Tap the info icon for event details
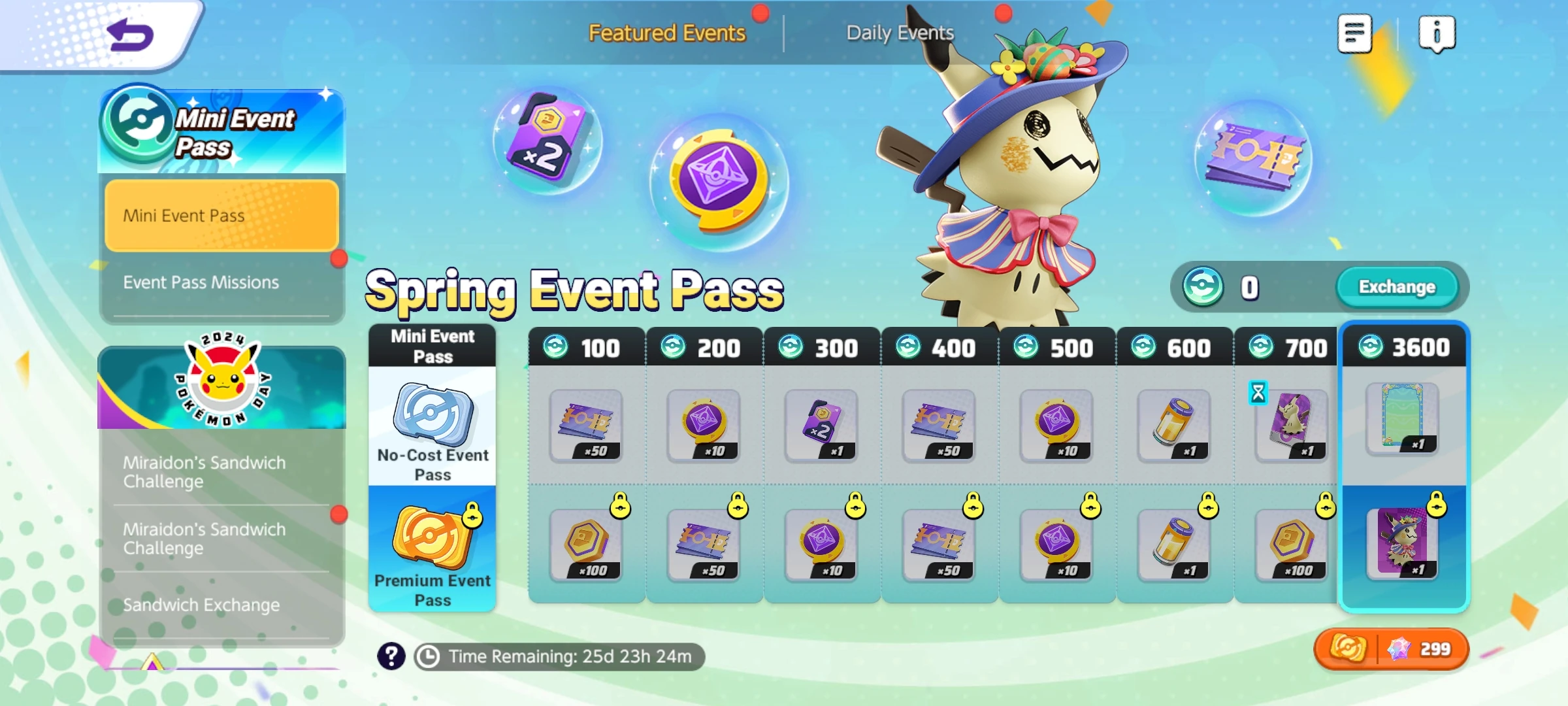 [1437, 34]
